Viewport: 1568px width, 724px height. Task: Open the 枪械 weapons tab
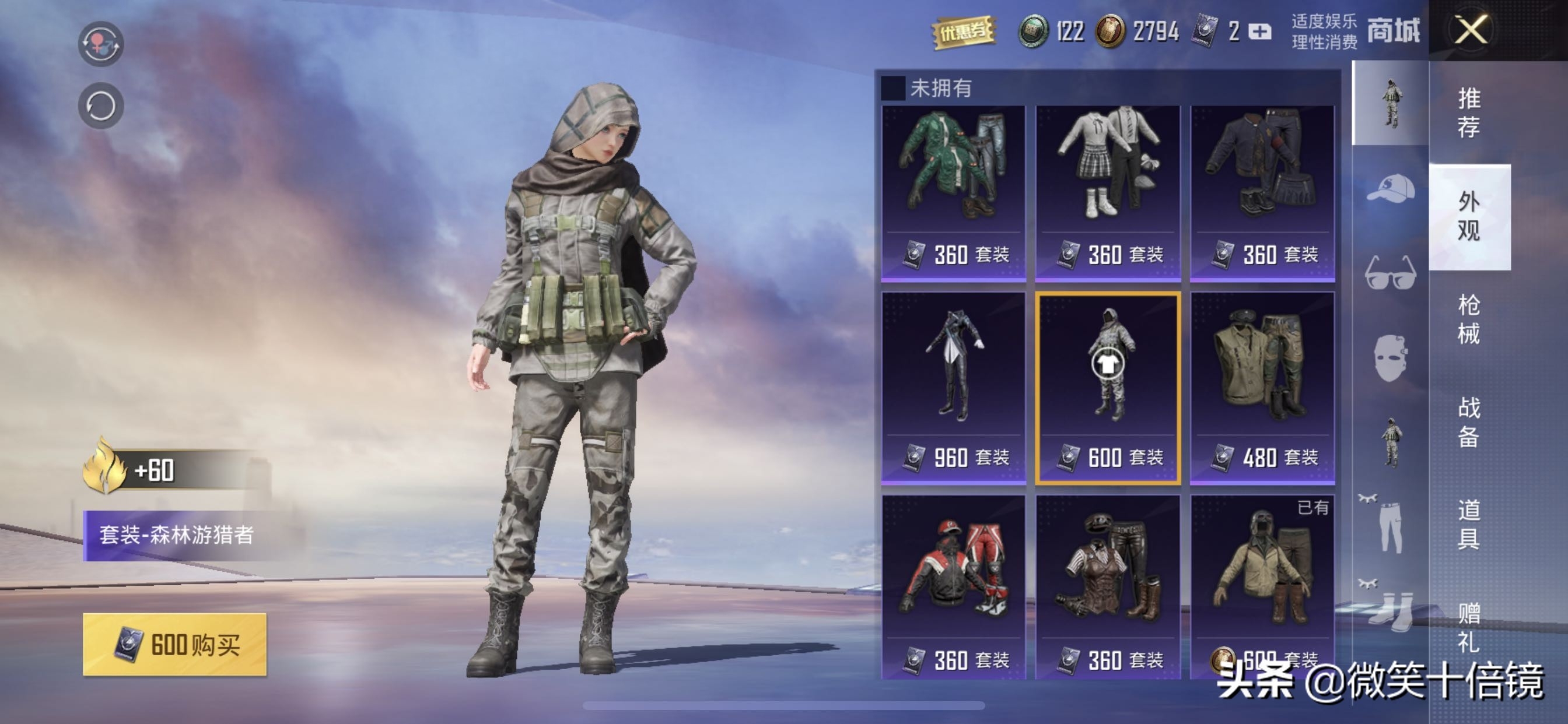[1468, 319]
